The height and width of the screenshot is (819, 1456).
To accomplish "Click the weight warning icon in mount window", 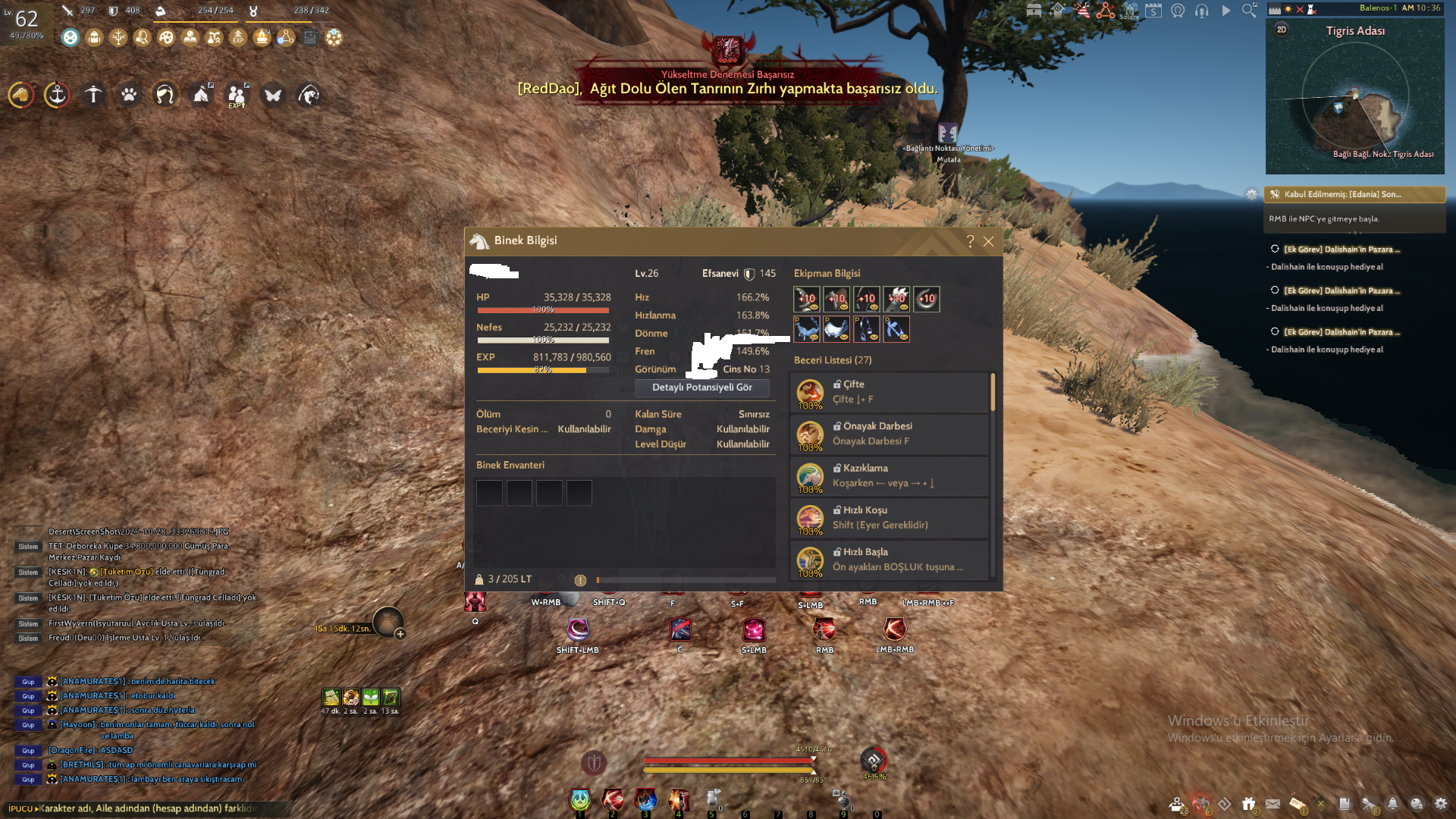I will 580,580.
